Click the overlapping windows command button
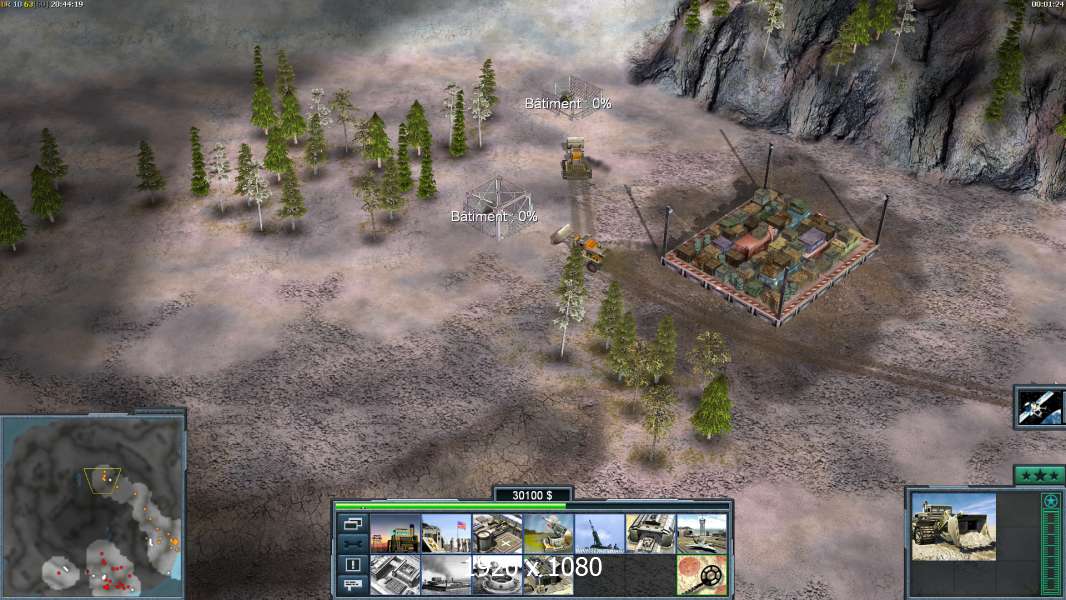Viewport: 1066px width, 600px height. click(x=353, y=523)
